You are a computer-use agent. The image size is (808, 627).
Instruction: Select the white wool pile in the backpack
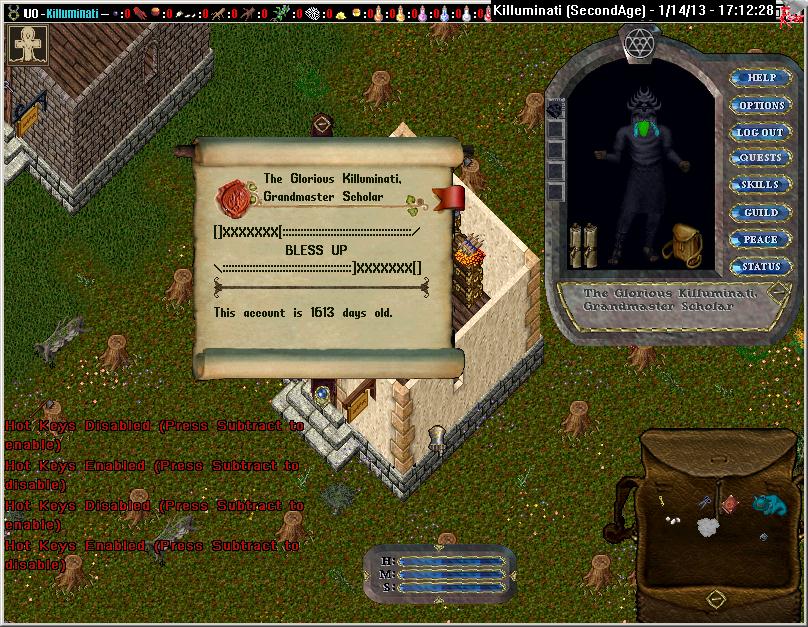[x=707, y=527]
